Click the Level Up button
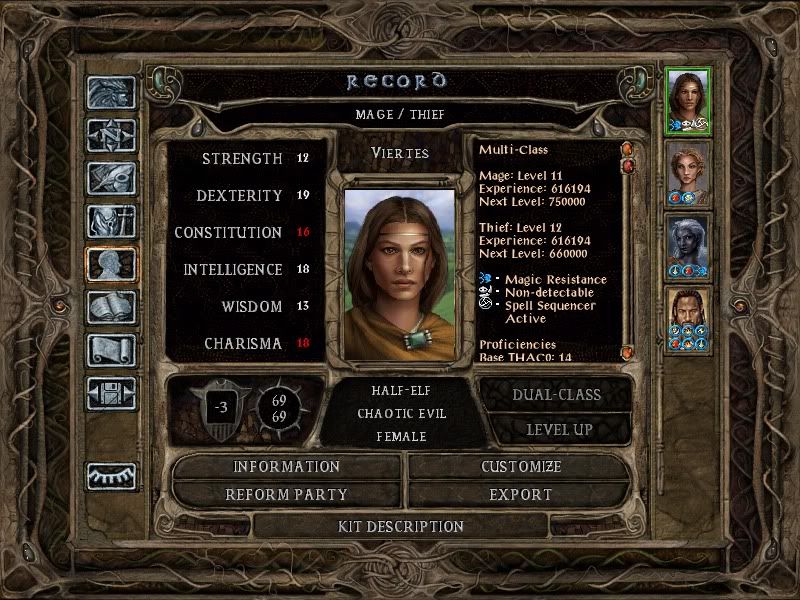Screen dimensions: 800x600 [x=556, y=429]
